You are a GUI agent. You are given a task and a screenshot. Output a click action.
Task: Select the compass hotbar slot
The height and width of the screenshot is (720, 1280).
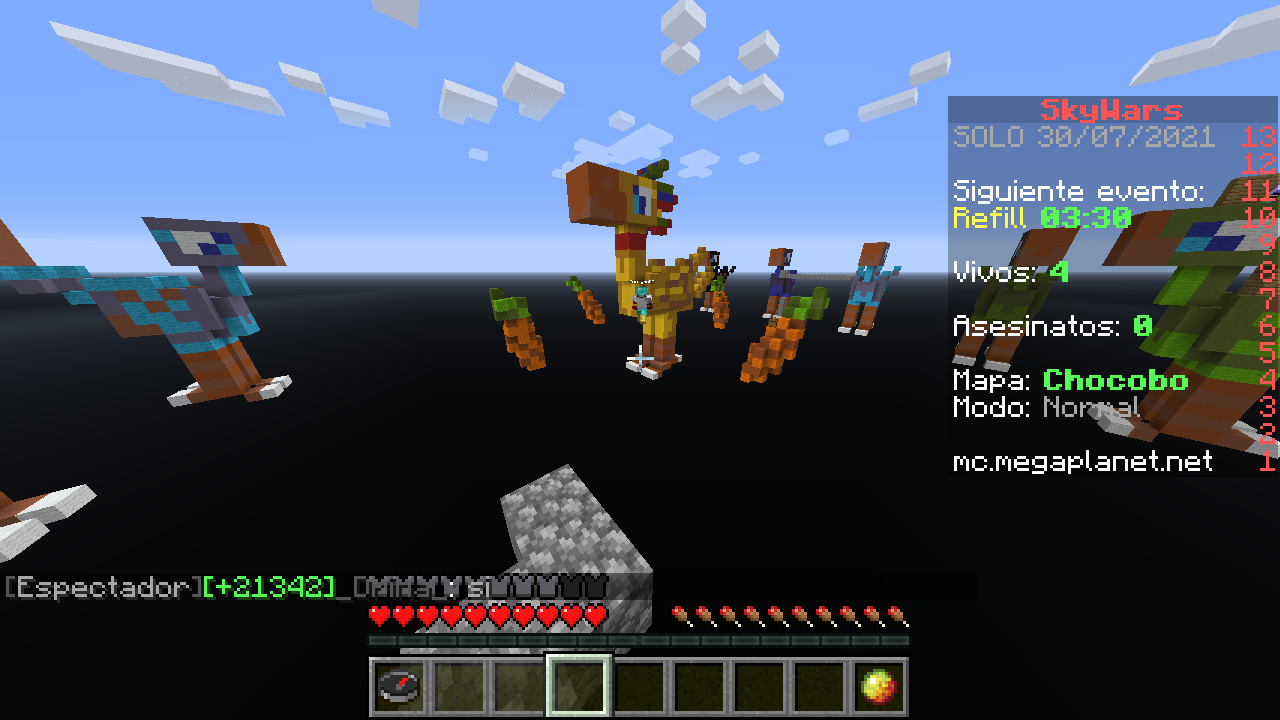click(x=399, y=687)
